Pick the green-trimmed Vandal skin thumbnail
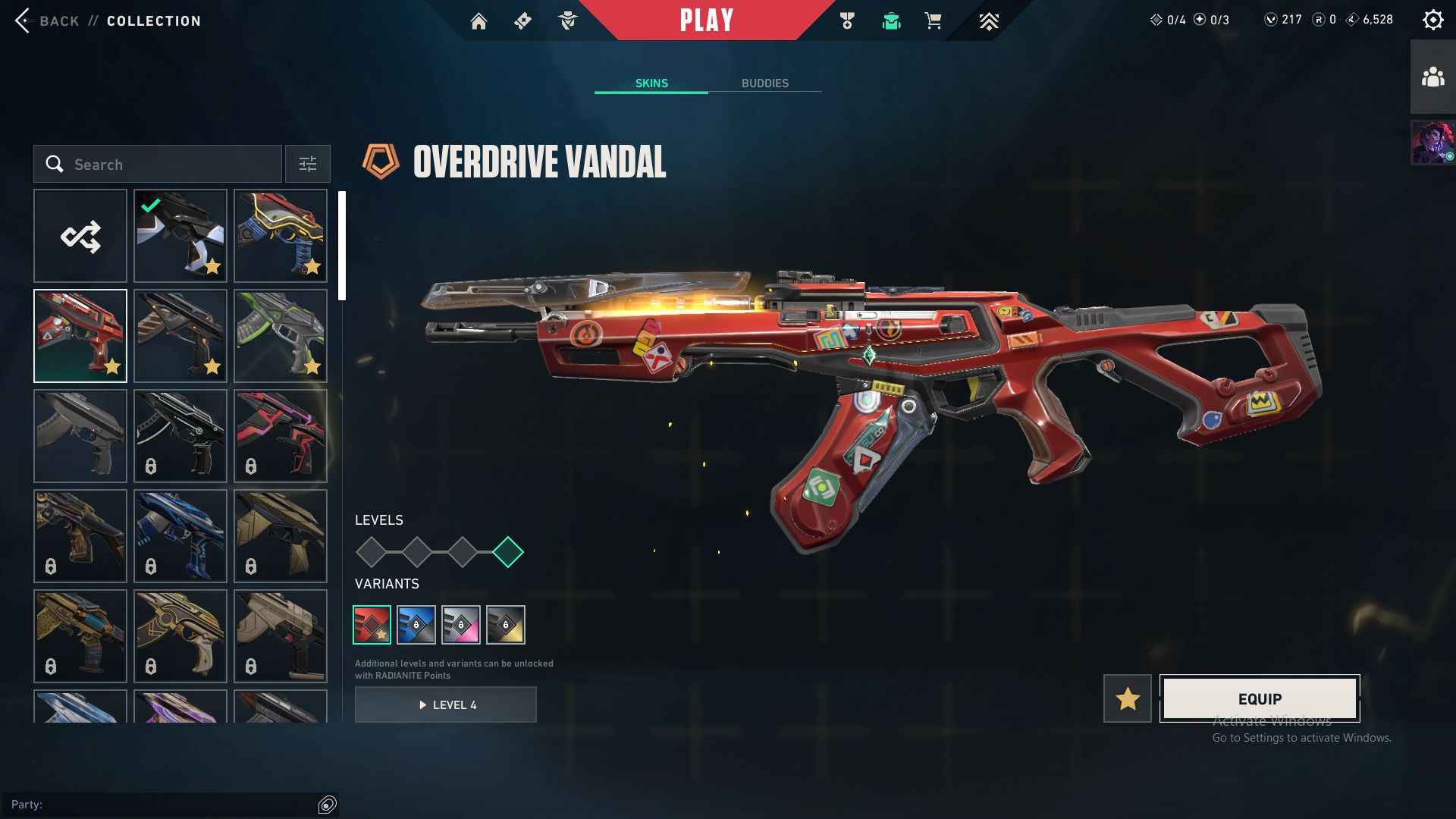 (281, 336)
